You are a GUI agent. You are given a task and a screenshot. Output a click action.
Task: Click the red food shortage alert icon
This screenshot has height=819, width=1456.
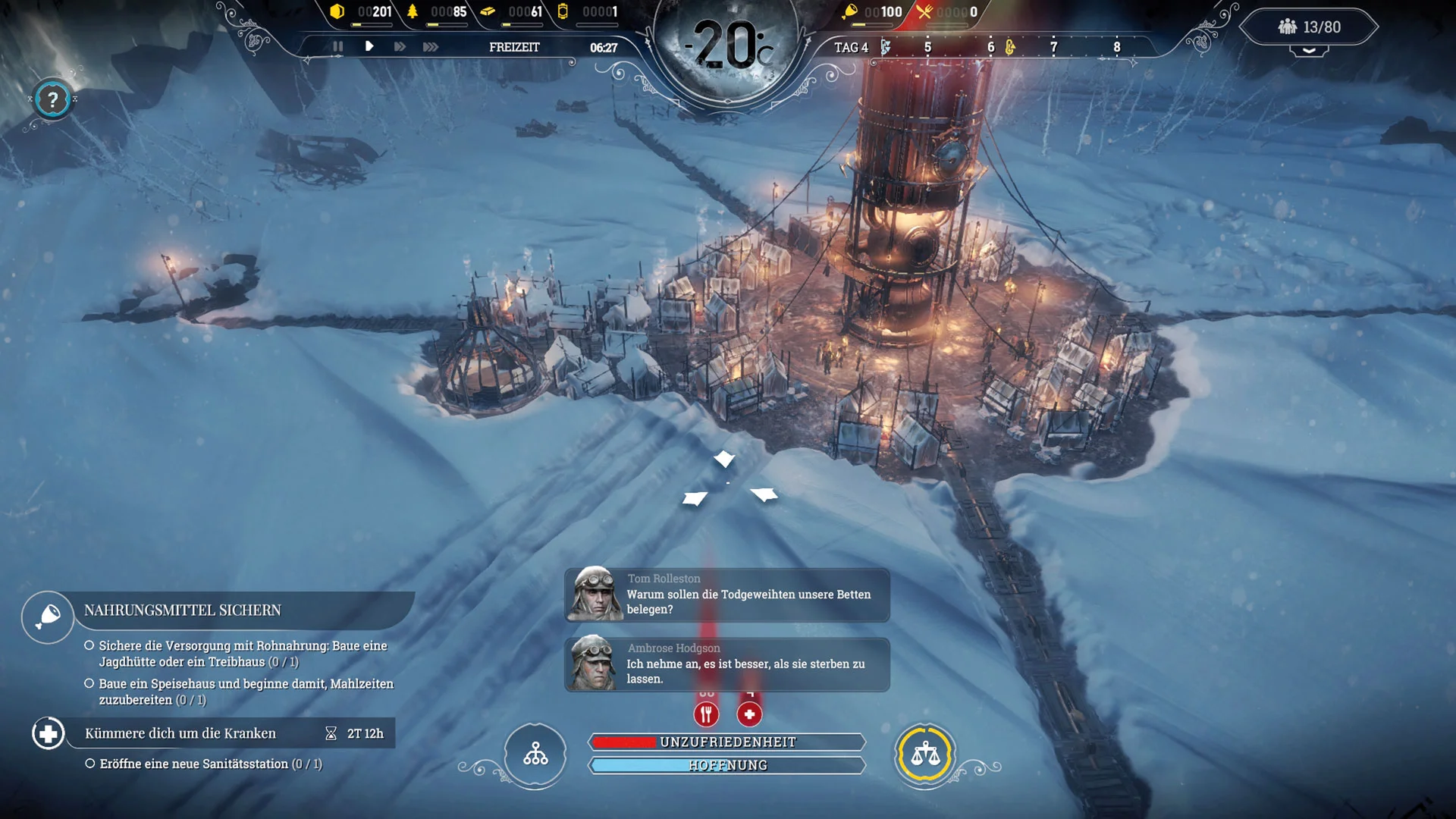click(706, 714)
